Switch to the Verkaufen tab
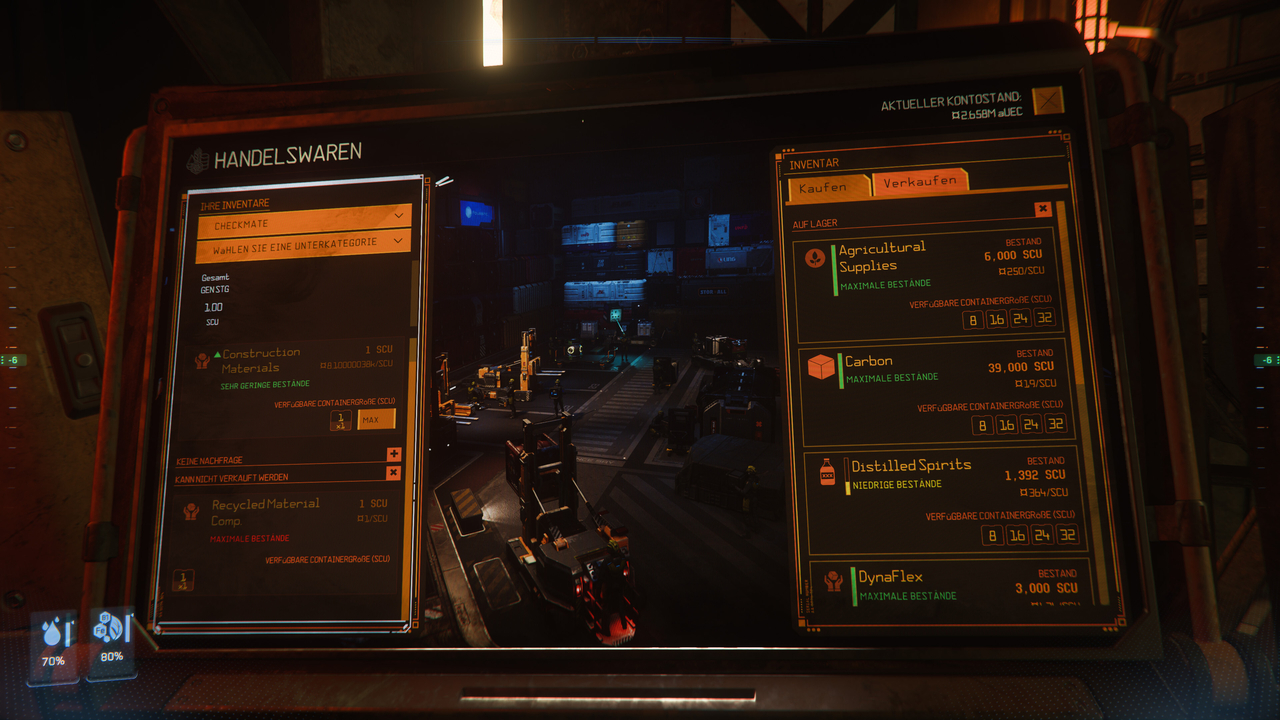The width and height of the screenshot is (1280, 720). click(920, 183)
